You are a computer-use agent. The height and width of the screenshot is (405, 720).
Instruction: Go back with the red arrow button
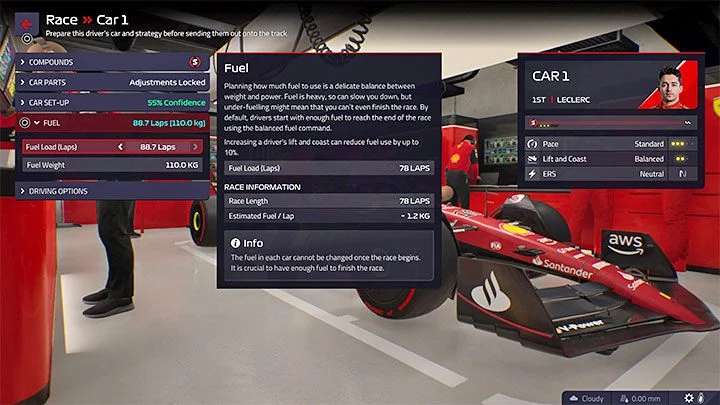27,24
